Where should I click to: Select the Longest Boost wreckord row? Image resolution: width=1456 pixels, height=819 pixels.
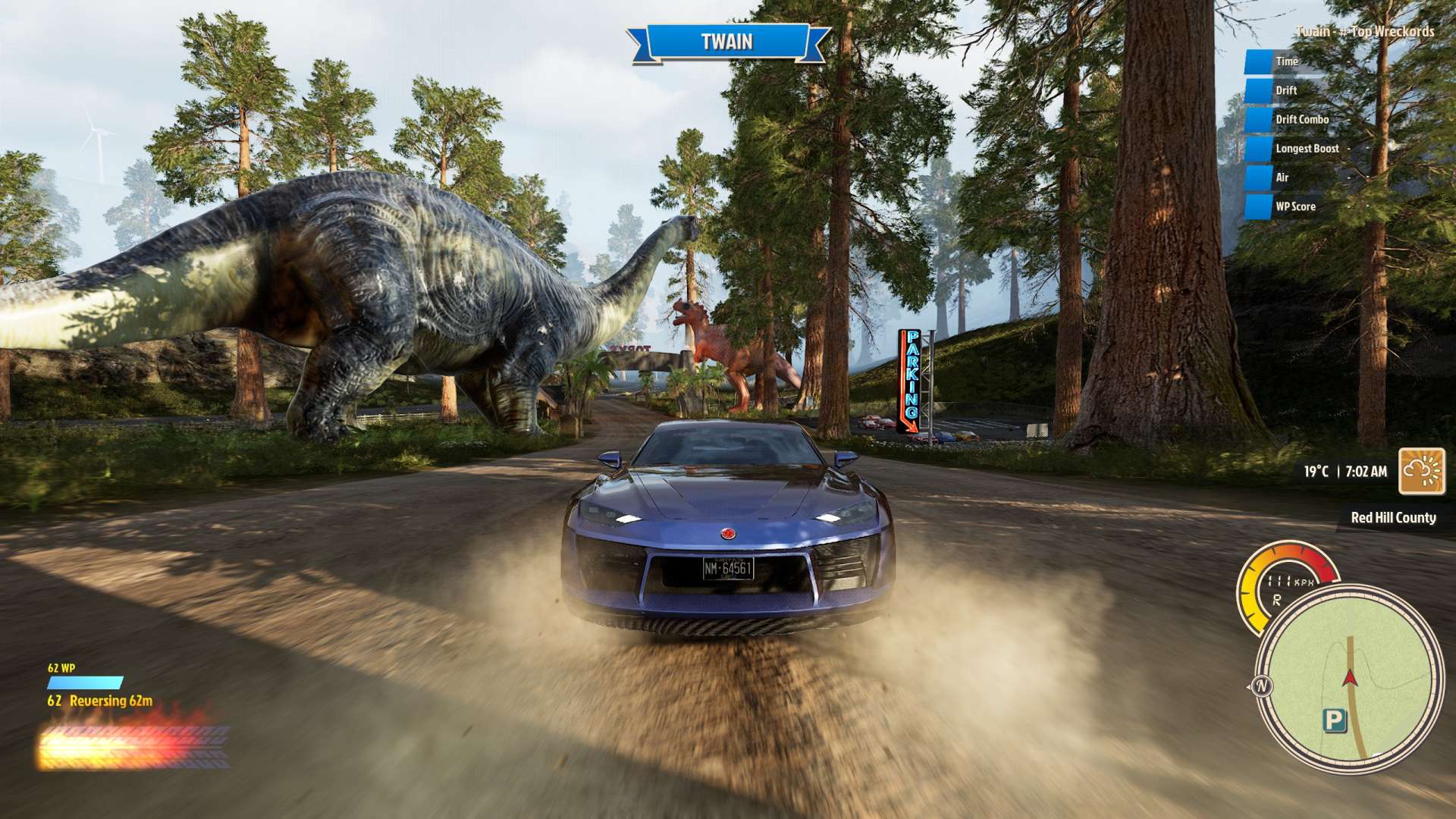(x=1307, y=149)
